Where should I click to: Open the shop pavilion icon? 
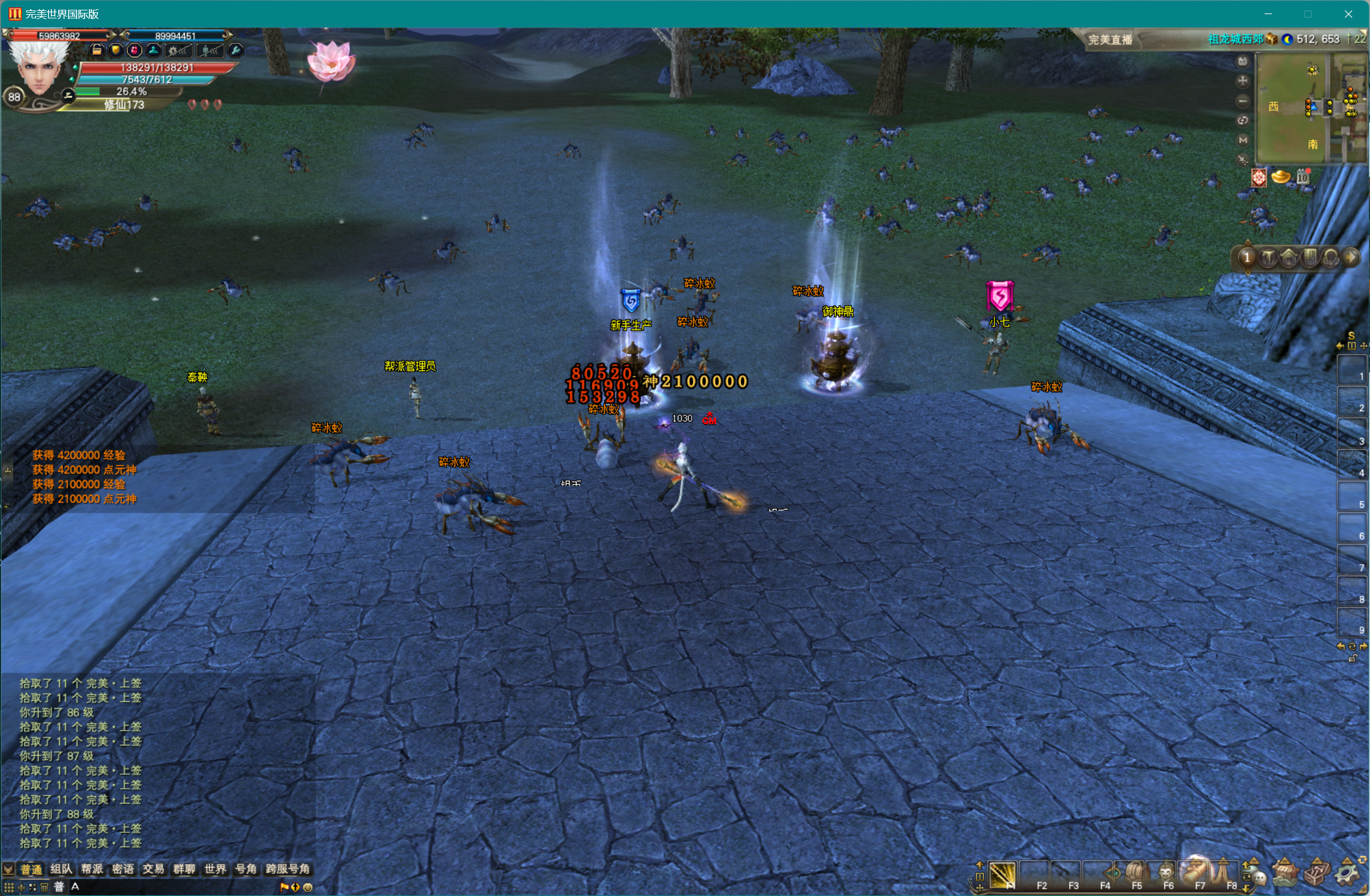click(x=1285, y=873)
